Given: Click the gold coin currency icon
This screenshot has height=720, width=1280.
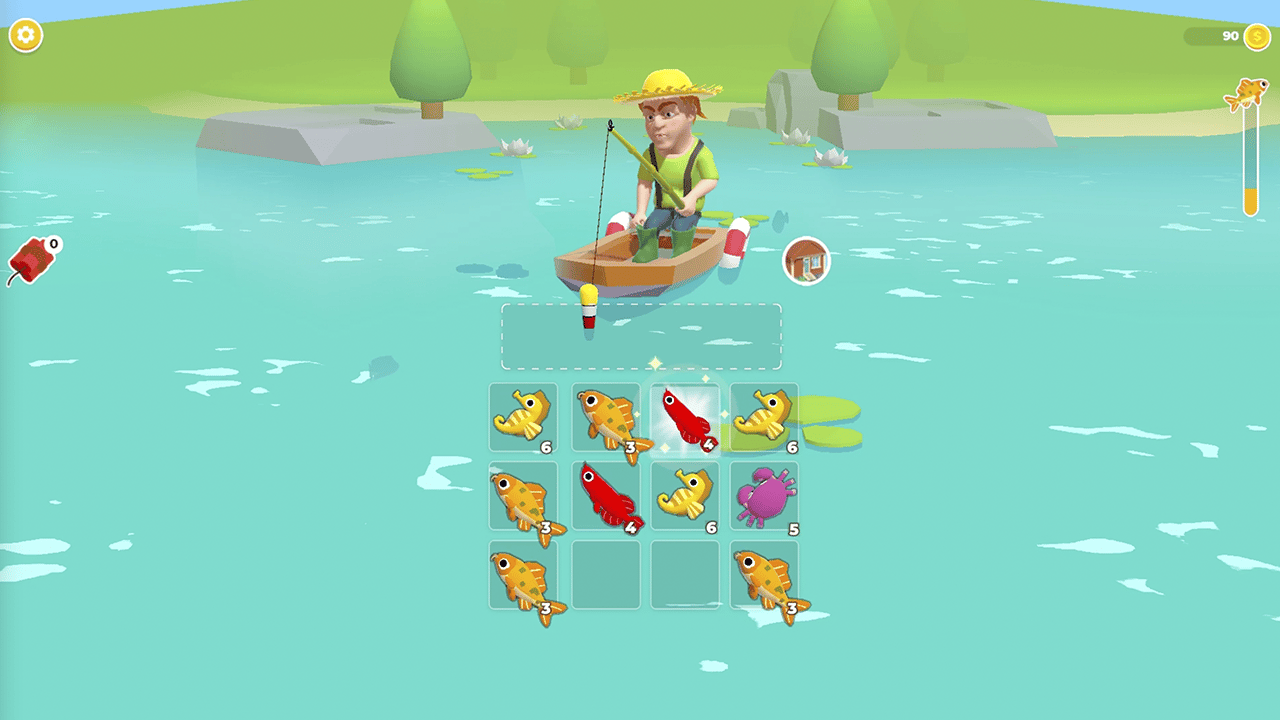Looking at the screenshot, I should pos(1256,34).
